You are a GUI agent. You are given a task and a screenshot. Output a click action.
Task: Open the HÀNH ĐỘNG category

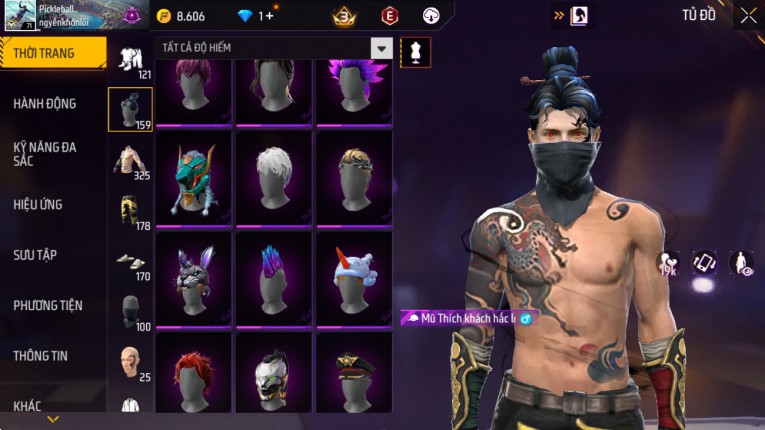coord(45,103)
